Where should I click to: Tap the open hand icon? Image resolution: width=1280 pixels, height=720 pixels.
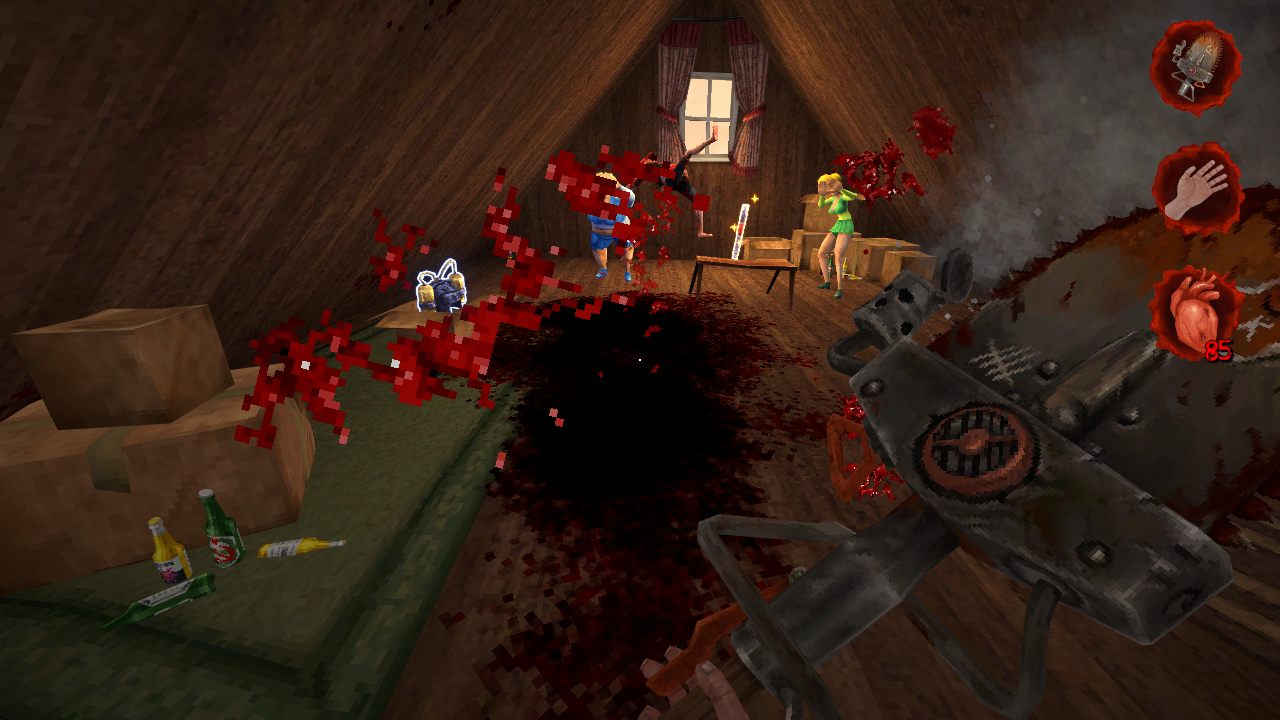click(x=1197, y=189)
